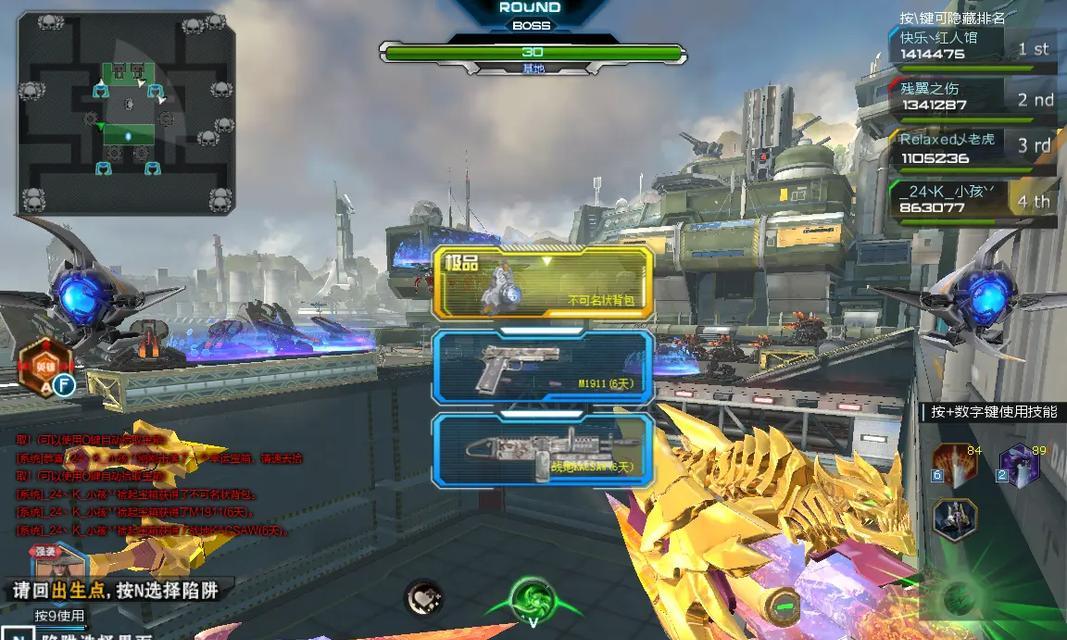Screen dimensions: 1067x640
Task: Select first-place player 快乐丶红人馆 ranking row
Action: [971, 47]
